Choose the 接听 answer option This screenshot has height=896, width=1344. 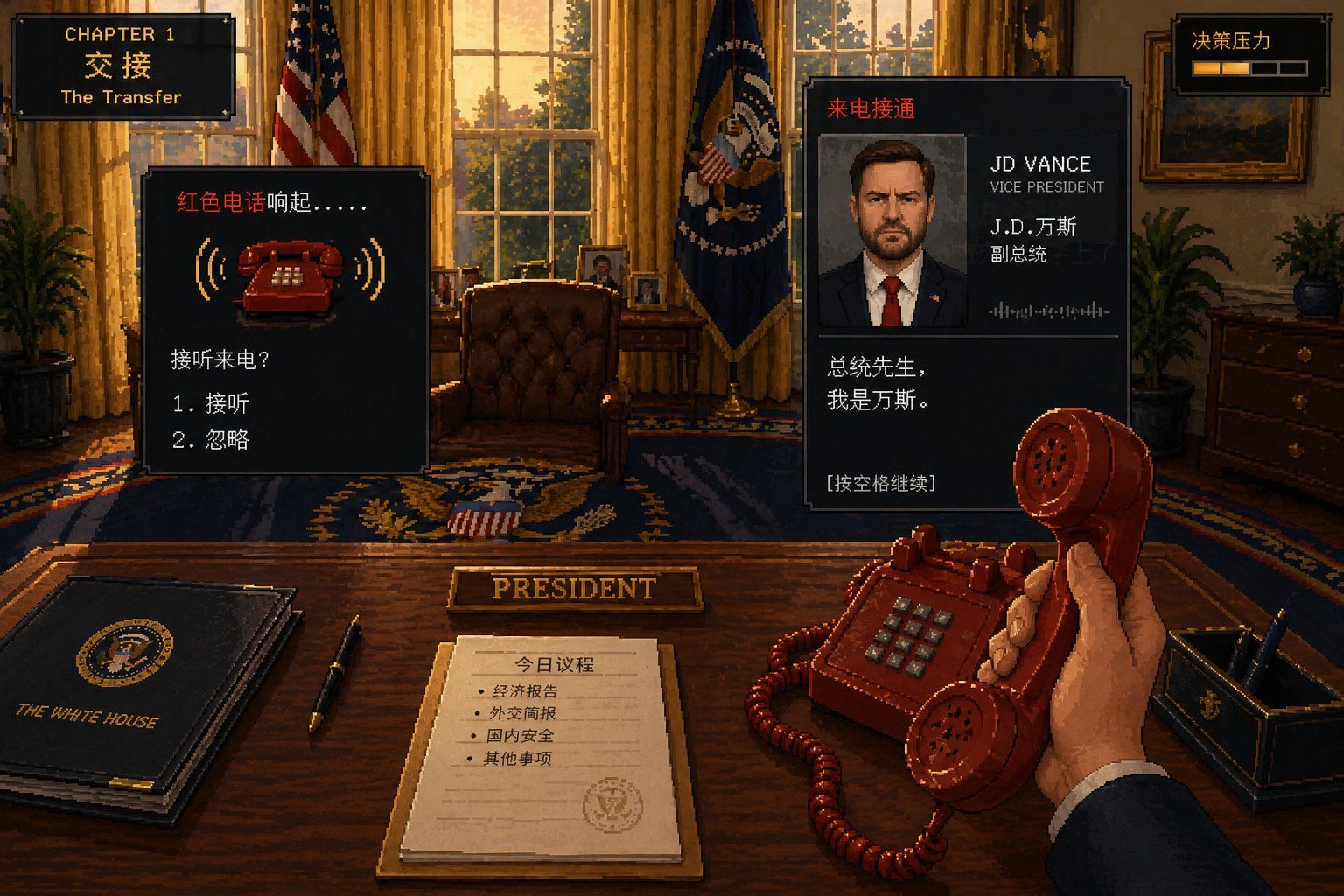click(x=212, y=403)
